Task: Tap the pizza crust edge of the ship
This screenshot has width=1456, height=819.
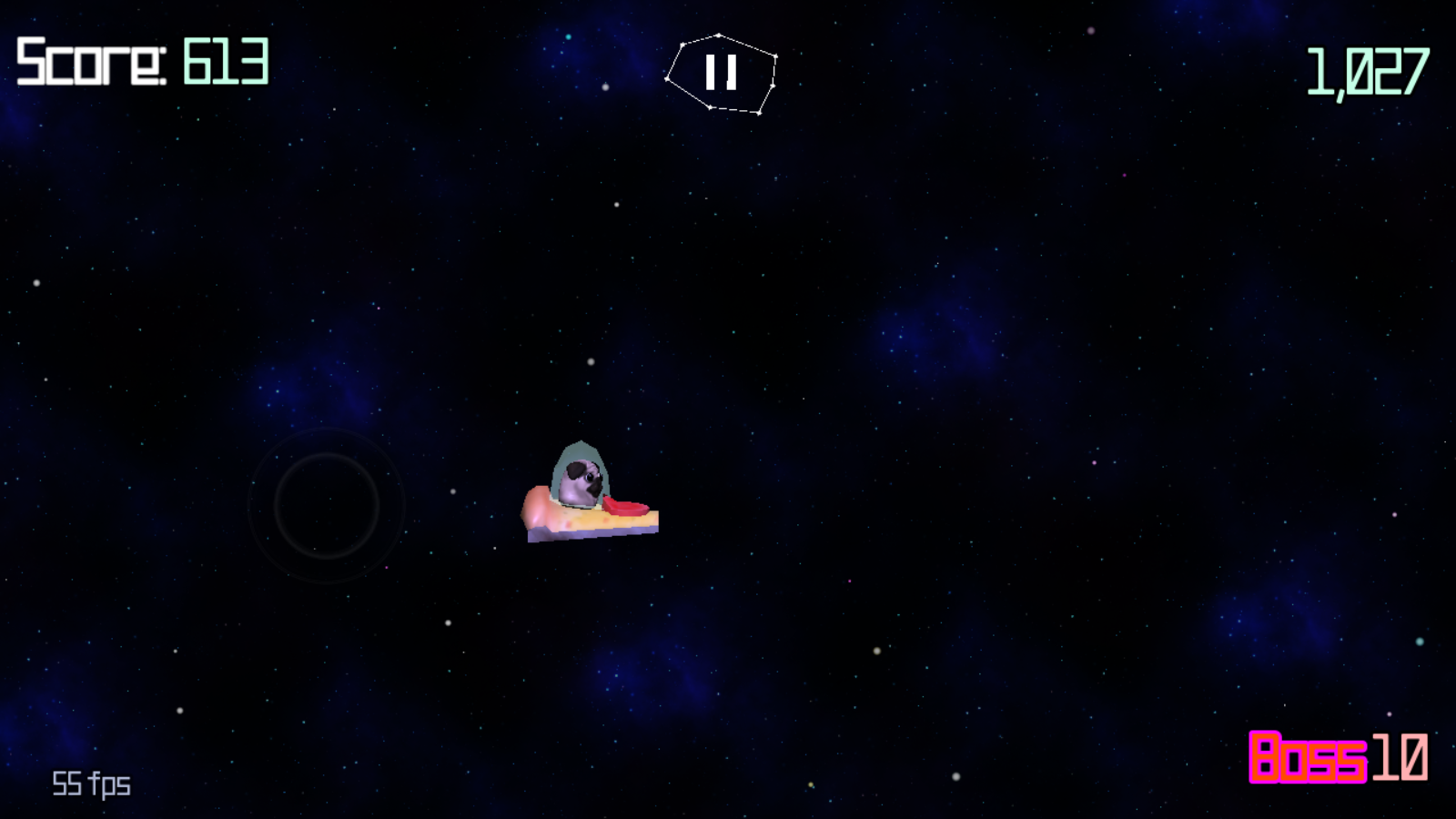Action: (537, 505)
